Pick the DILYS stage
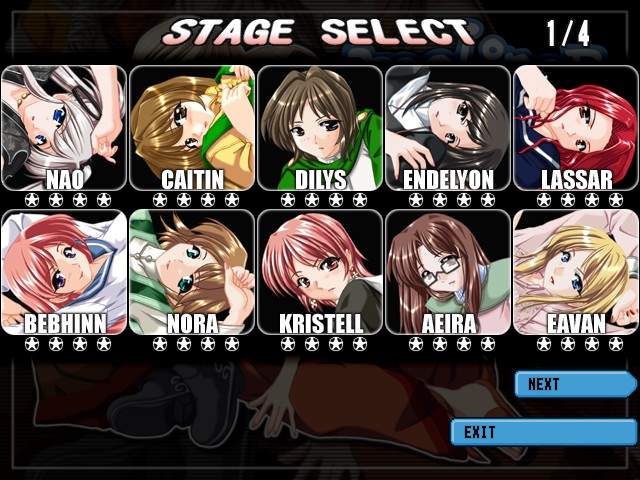Image resolution: width=640 pixels, height=480 pixels. click(x=320, y=127)
